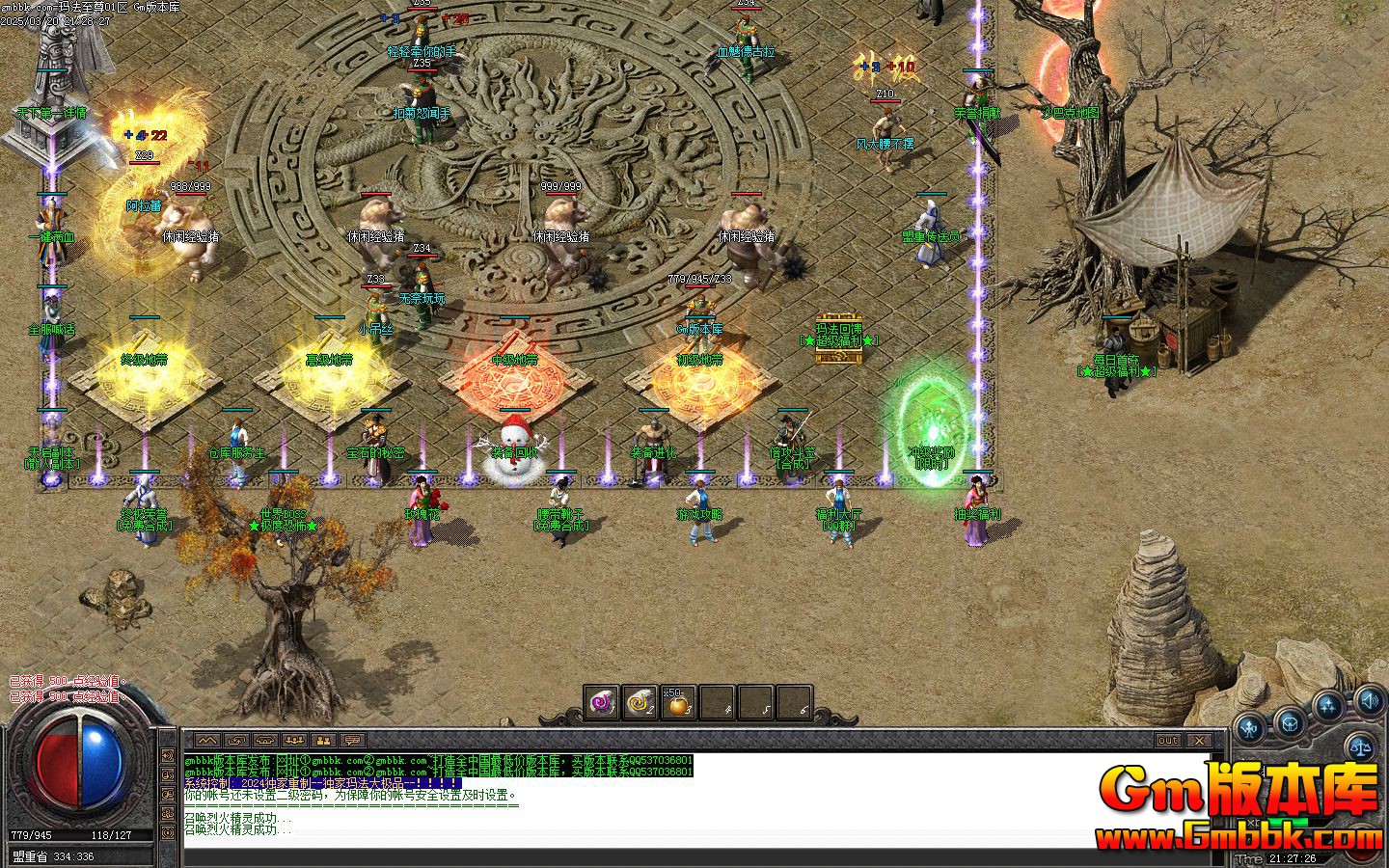Use the golden swirl scroll in hotbar slot 2
1389x868 pixels.
[641, 703]
